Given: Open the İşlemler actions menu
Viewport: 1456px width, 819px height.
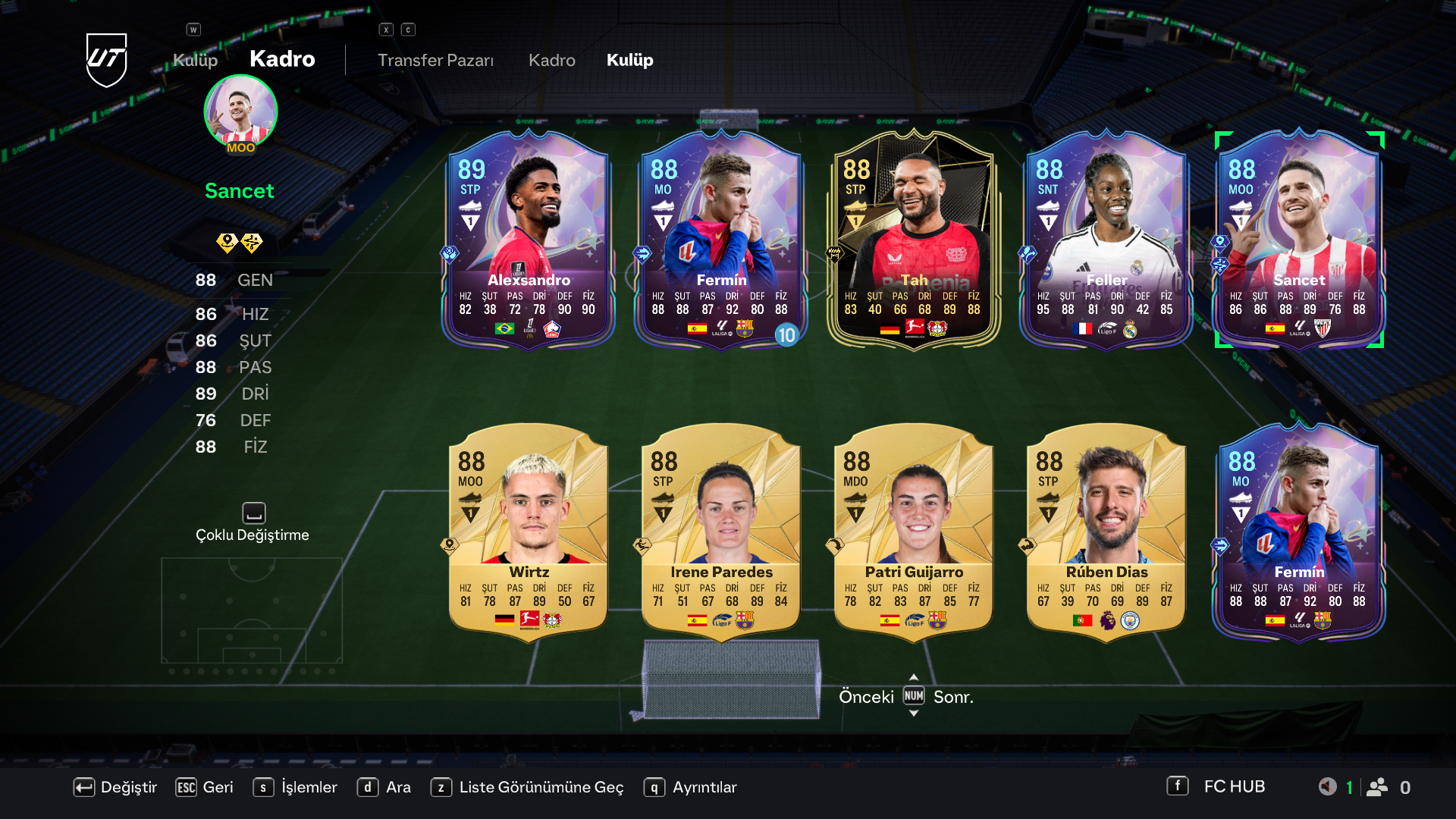Looking at the screenshot, I should point(296,787).
